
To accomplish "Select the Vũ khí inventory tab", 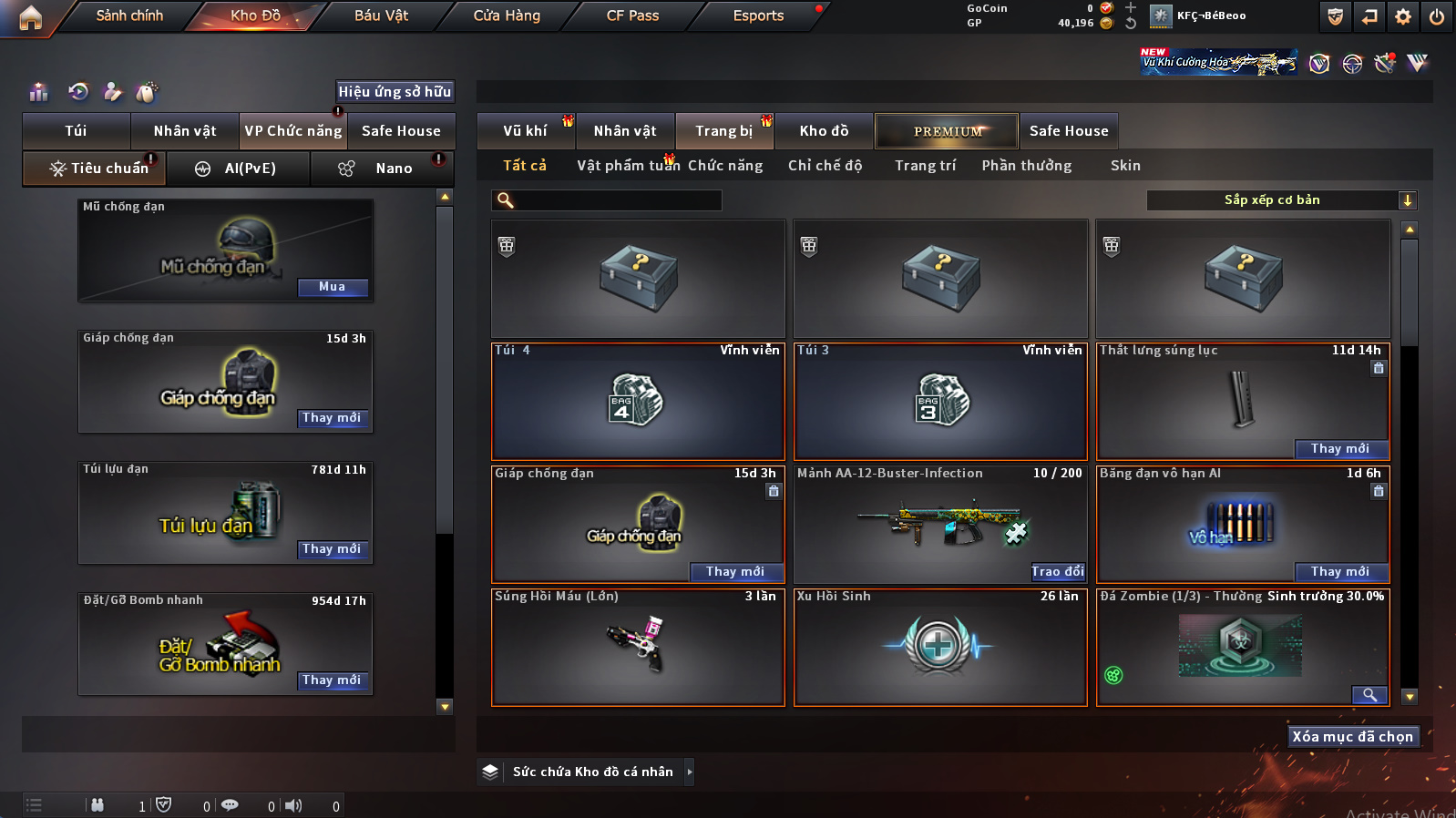I will click(526, 131).
